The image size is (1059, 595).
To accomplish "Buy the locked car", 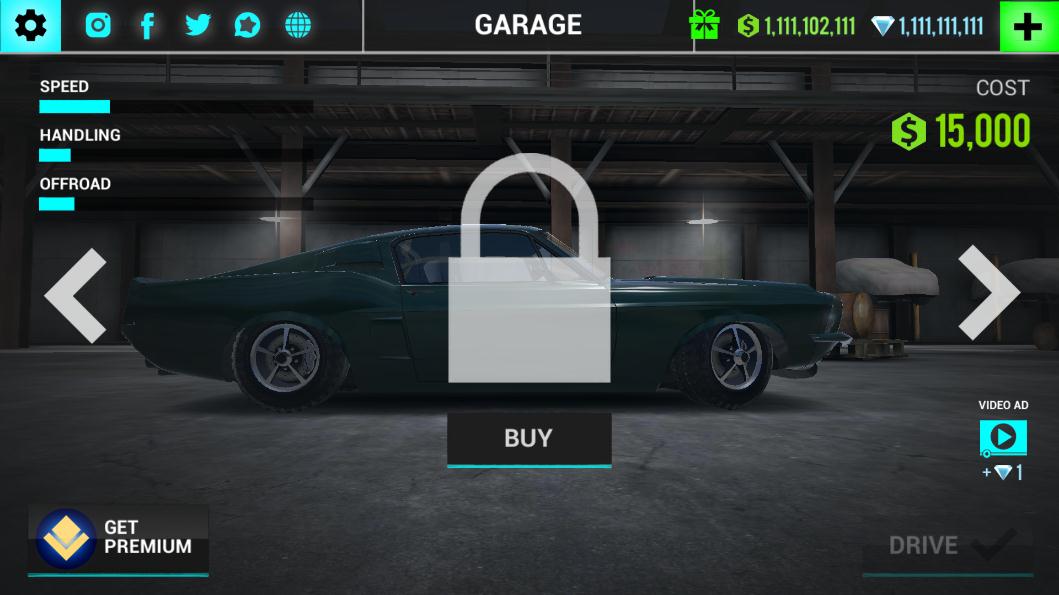I will (x=529, y=439).
